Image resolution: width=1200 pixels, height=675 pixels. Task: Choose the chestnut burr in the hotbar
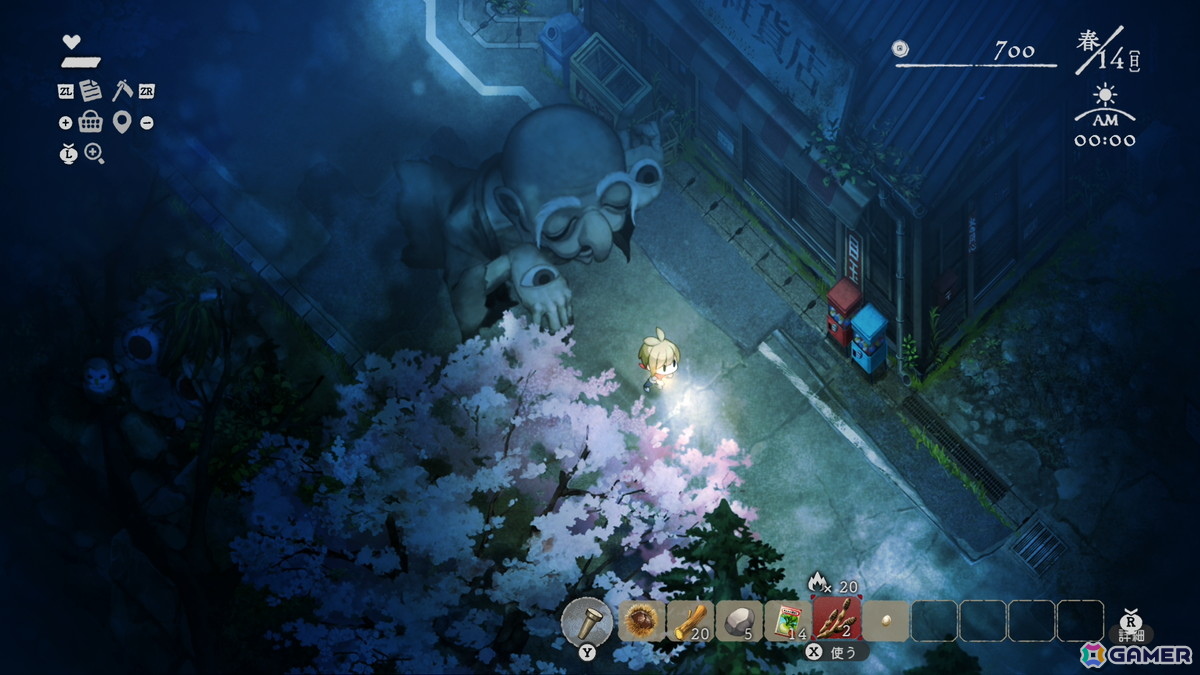tap(641, 621)
